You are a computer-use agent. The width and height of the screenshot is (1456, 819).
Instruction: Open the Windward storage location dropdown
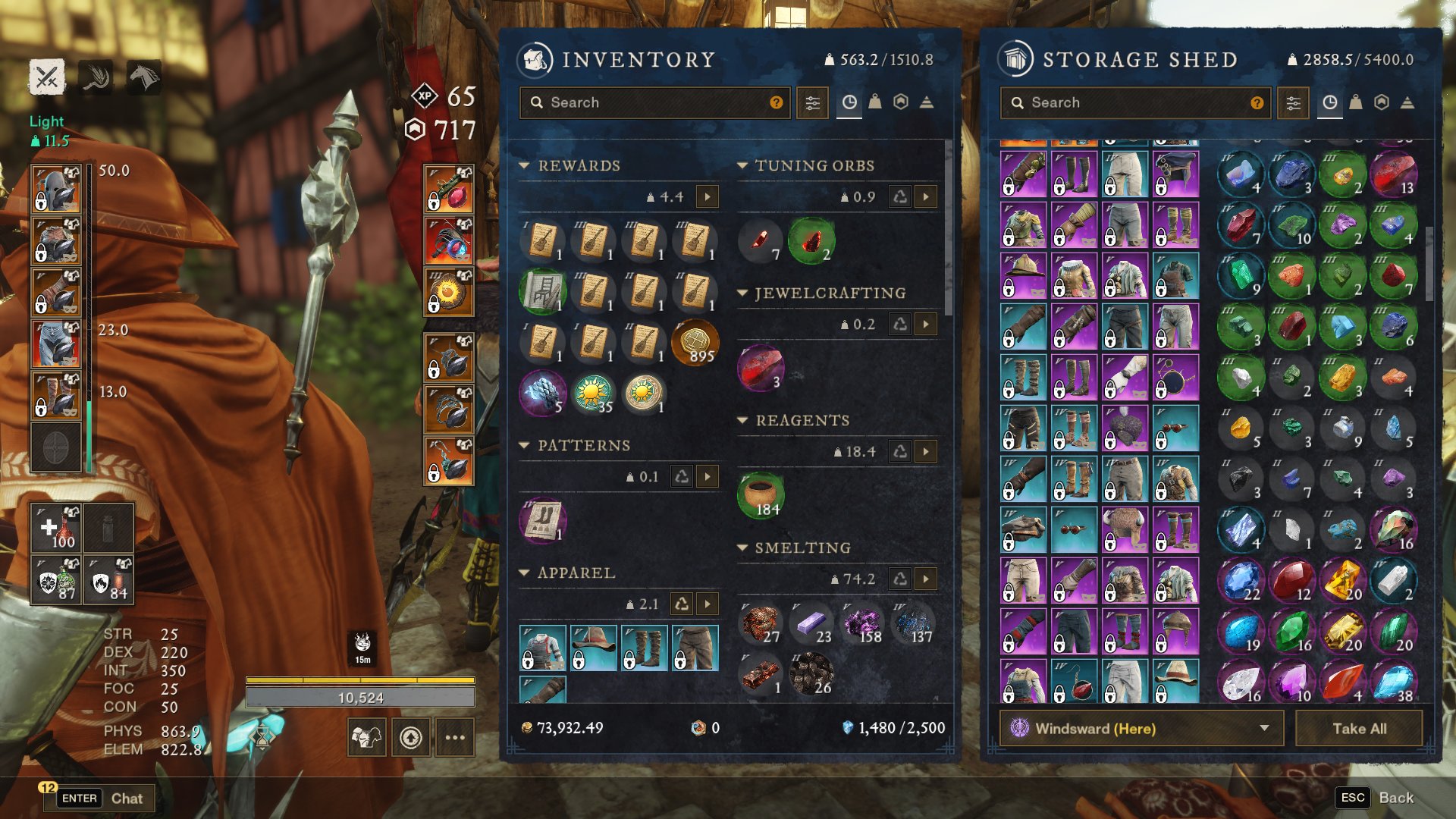1141,729
